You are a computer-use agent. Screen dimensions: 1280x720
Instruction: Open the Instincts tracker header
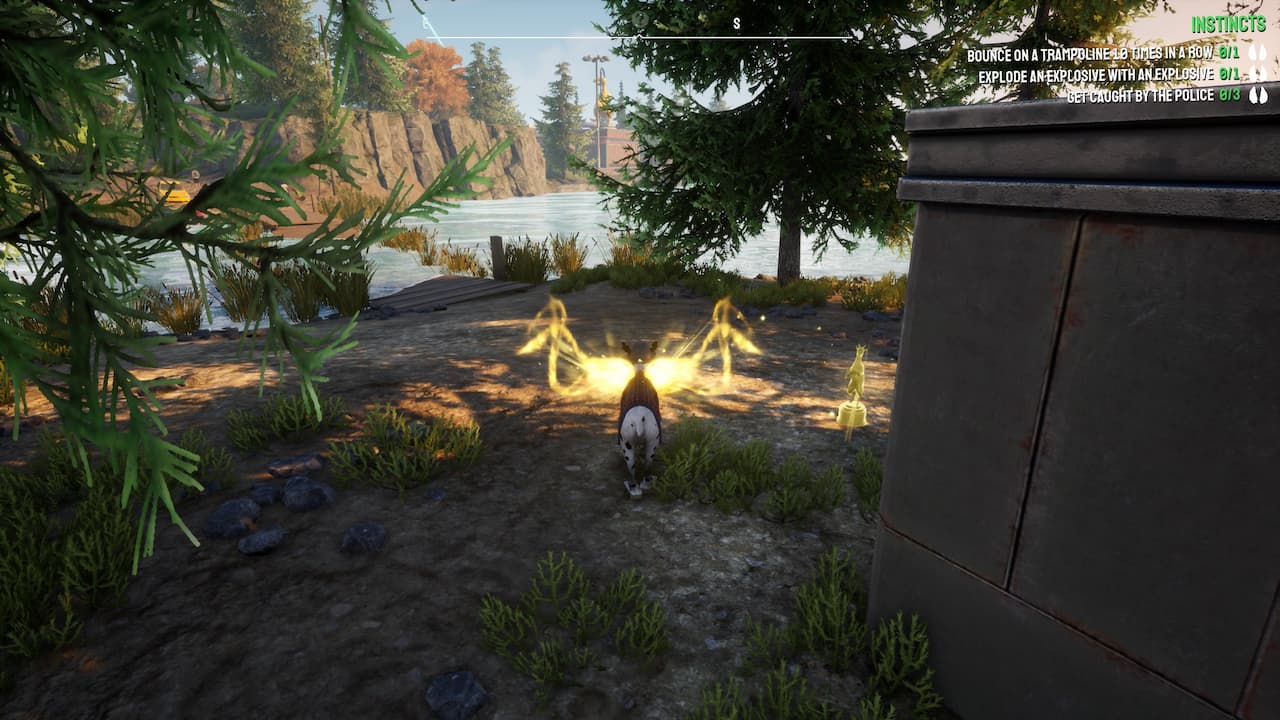tap(1228, 23)
